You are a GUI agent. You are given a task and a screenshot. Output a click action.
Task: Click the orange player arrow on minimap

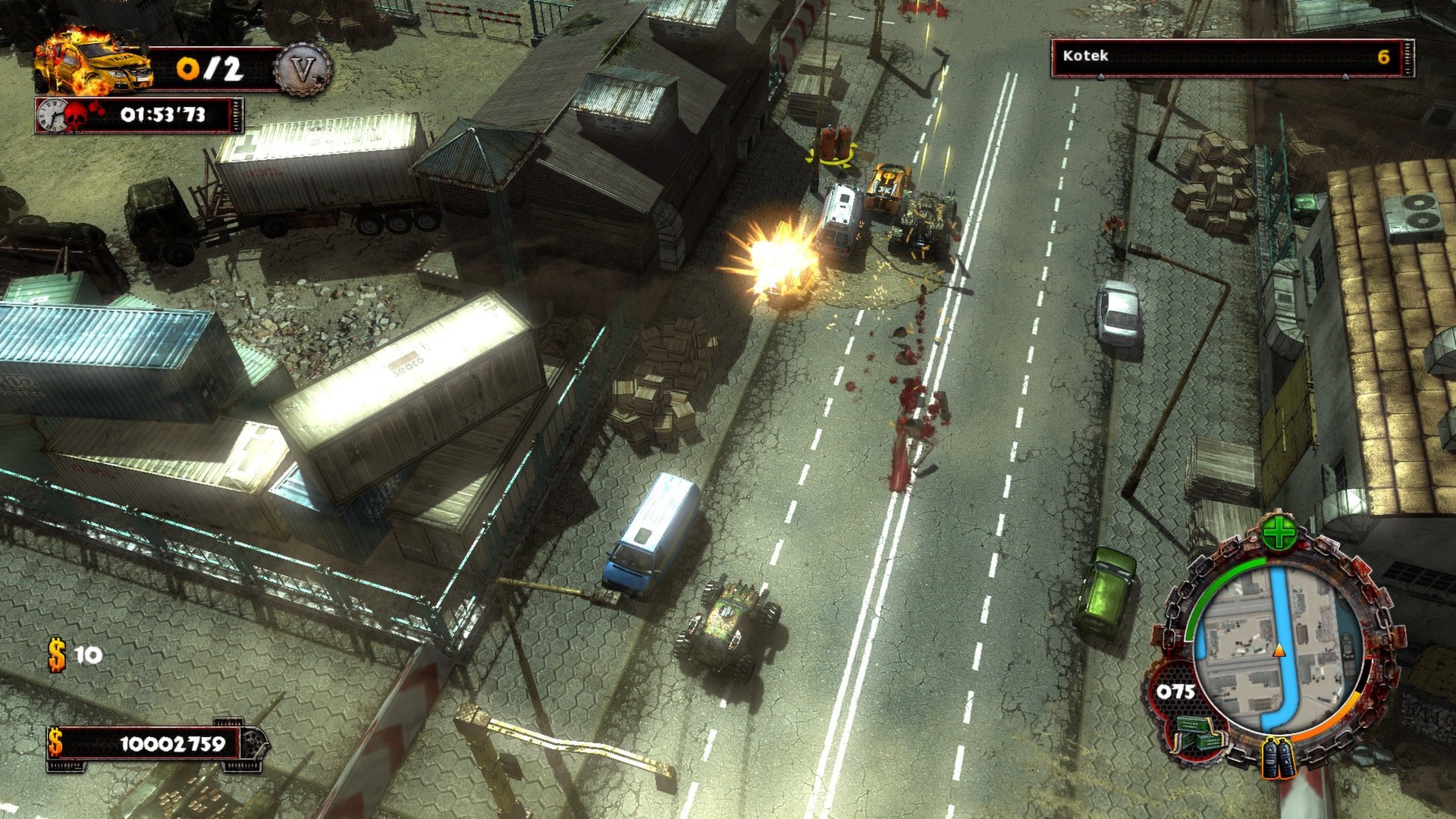click(x=1279, y=650)
